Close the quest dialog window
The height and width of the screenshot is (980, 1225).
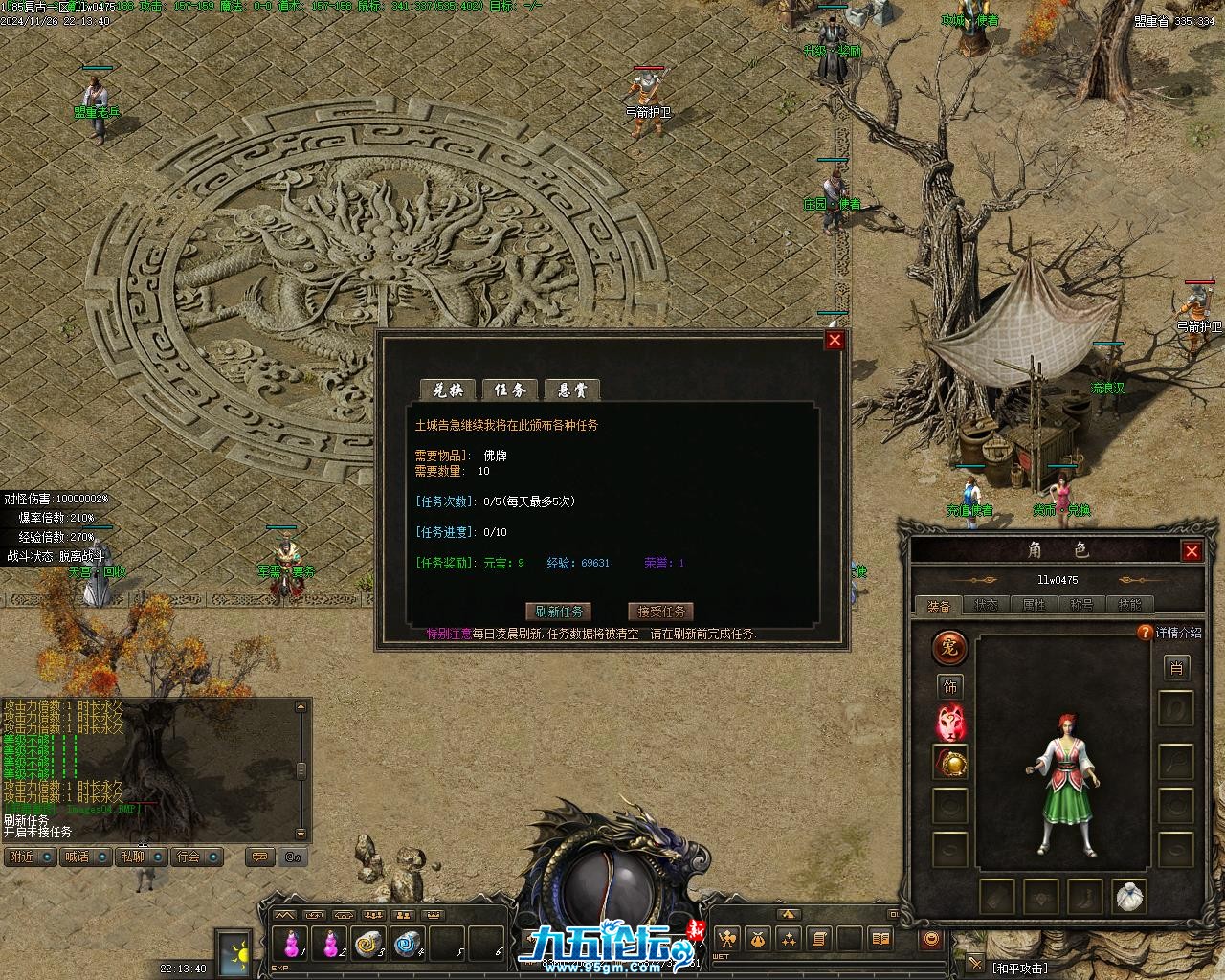pos(835,340)
